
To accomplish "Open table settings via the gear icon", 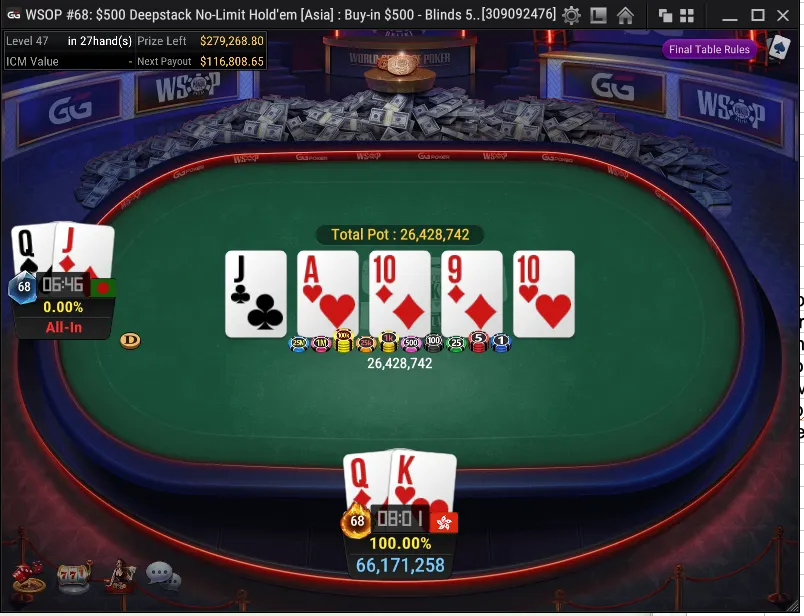I will pos(571,15).
